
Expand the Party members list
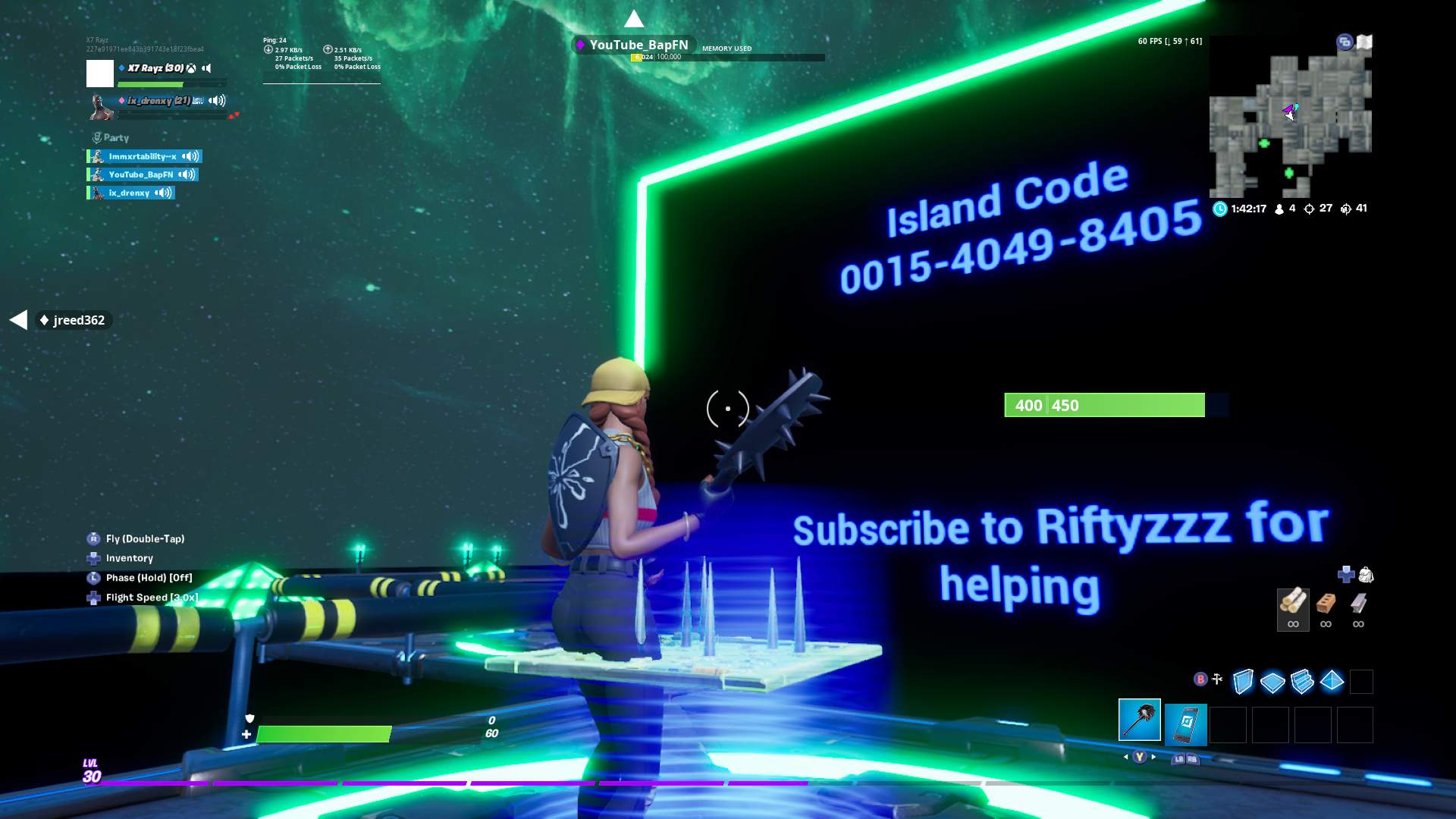(x=115, y=137)
